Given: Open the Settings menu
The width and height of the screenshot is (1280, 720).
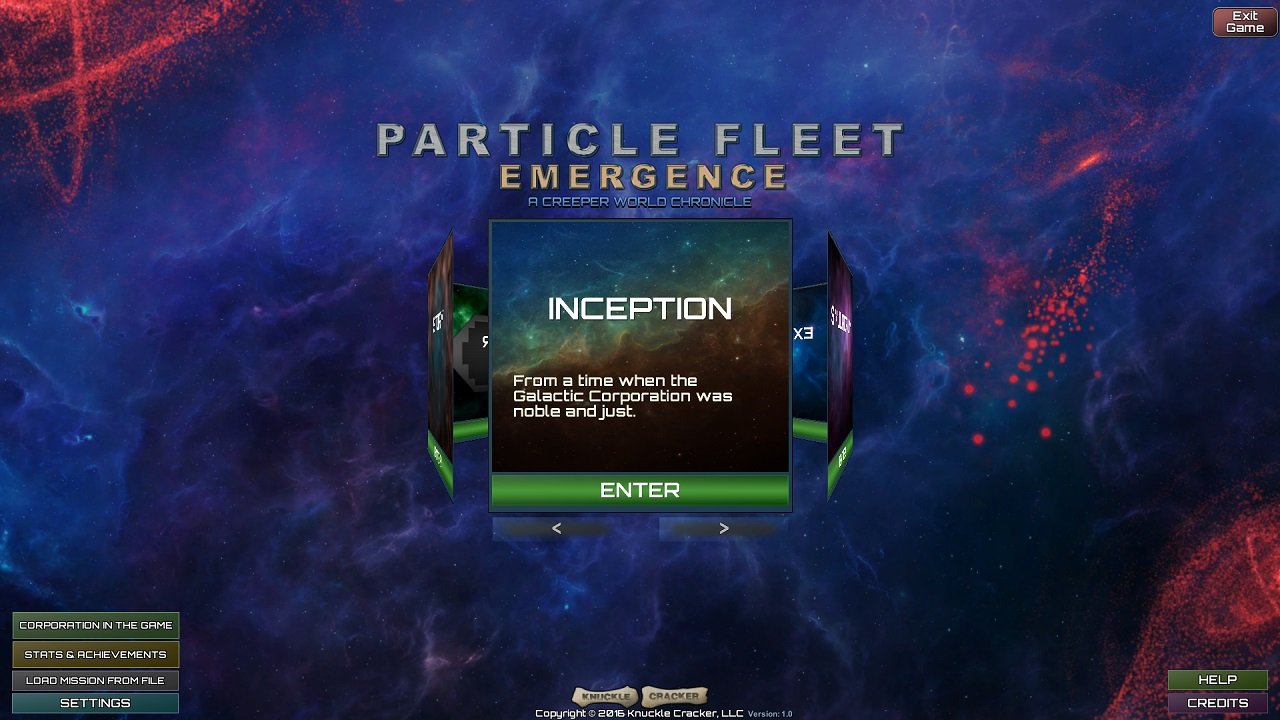Looking at the screenshot, I should [x=96, y=703].
